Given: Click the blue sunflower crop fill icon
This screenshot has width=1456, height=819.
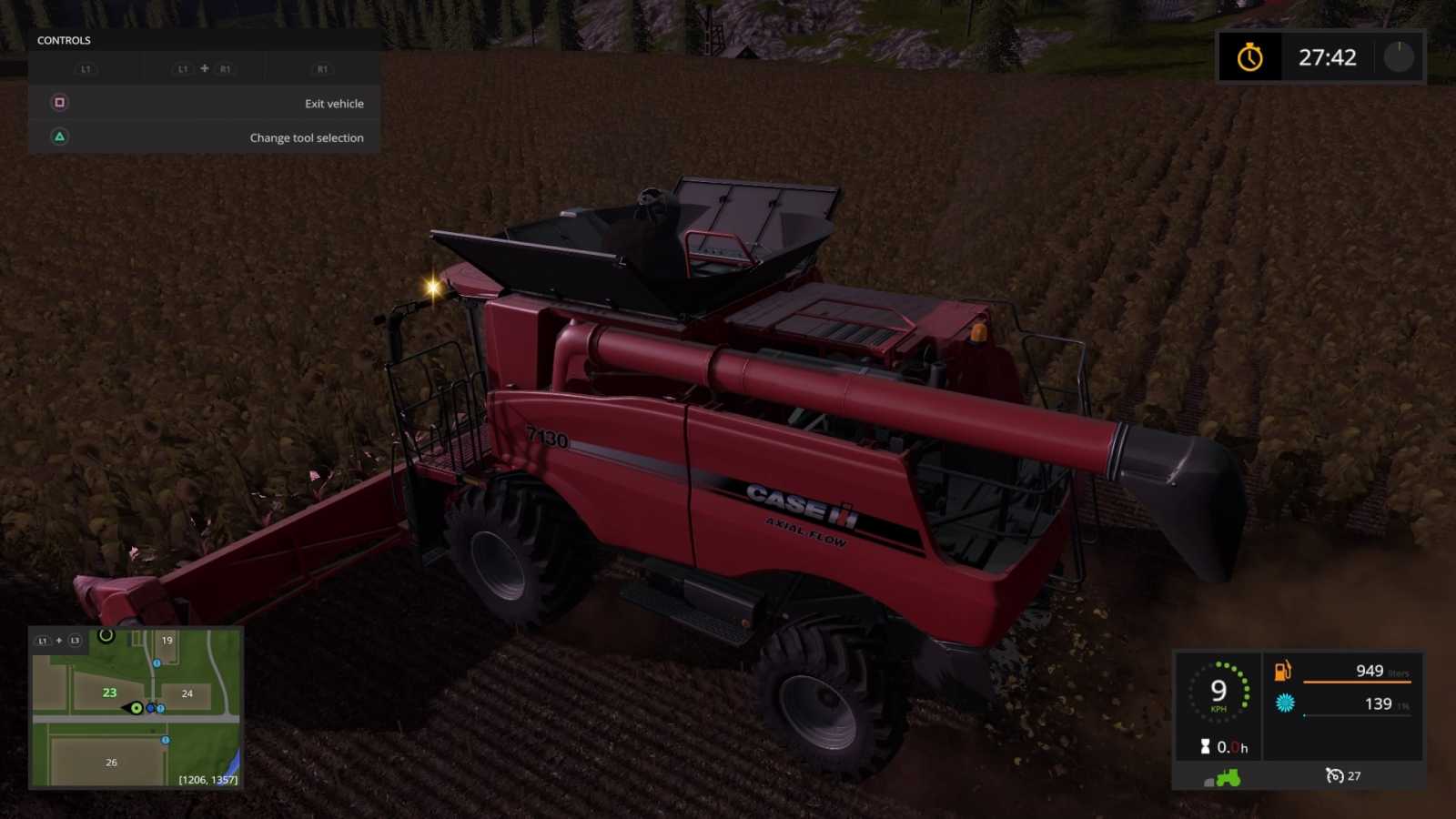Looking at the screenshot, I should click(x=1285, y=703).
